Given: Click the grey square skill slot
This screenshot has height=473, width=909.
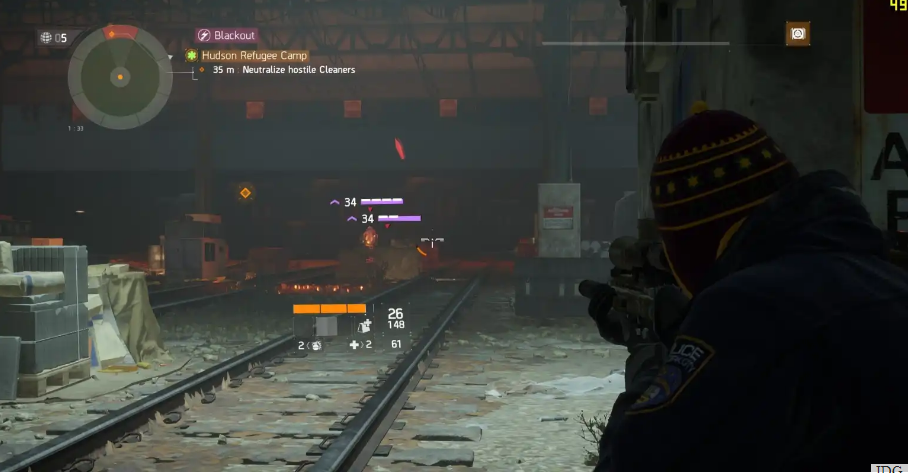Looking at the screenshot, I should tap(327, 325).
